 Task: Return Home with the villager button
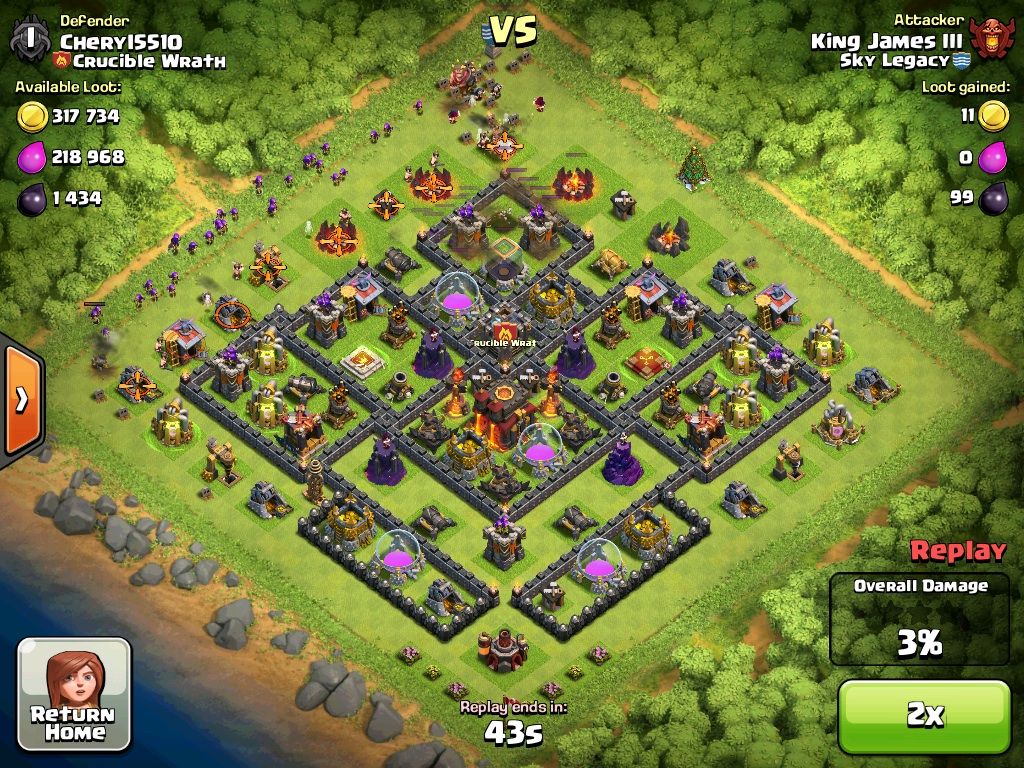click(x=74, y=695)
